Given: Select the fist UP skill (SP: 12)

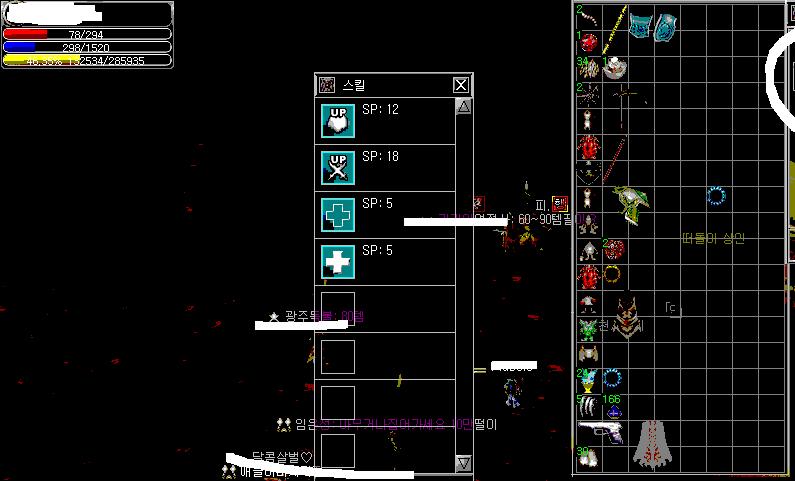Looking at the screenshot, I should [338, 121].
